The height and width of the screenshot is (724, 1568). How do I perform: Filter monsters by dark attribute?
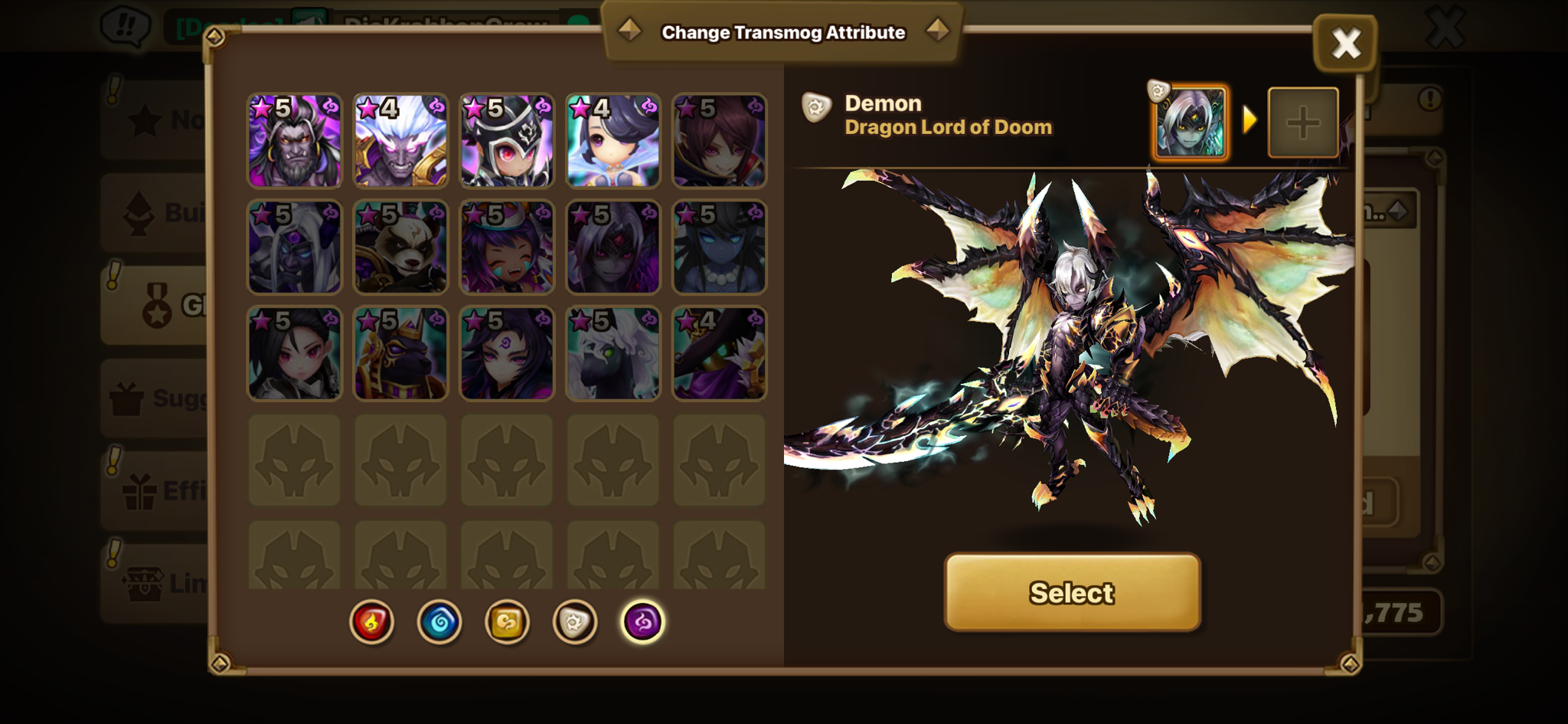coord(642,621)
